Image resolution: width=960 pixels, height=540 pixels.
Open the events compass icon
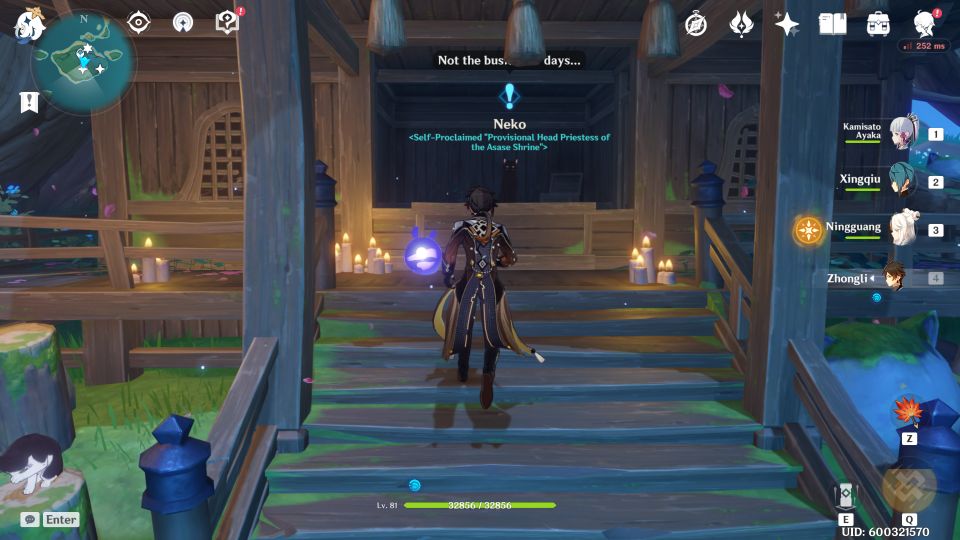point(696,24)
